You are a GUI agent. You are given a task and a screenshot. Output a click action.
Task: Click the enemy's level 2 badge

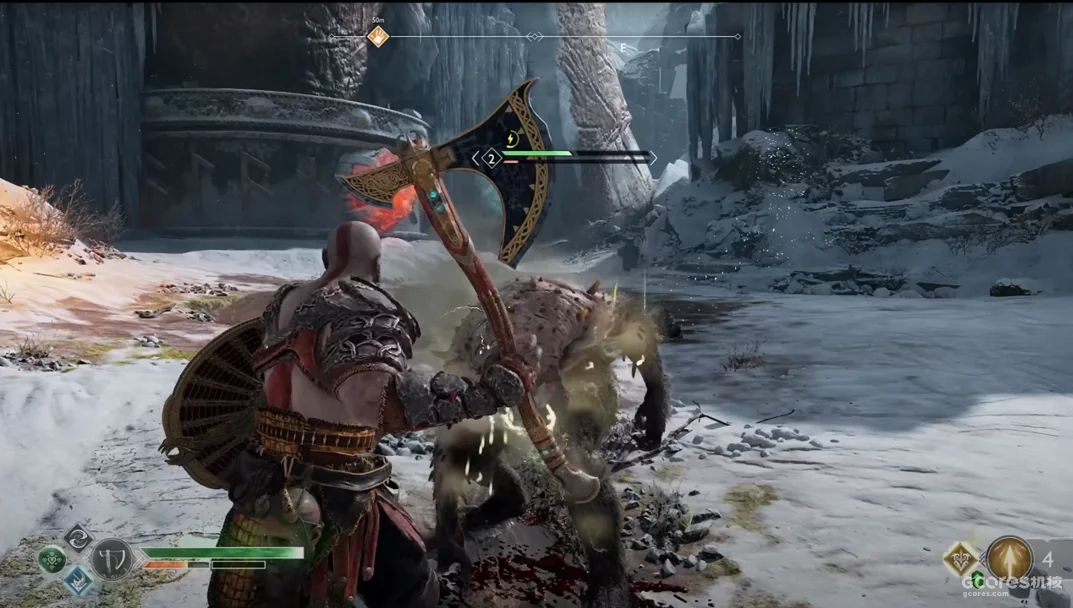[x=491, y=158]
